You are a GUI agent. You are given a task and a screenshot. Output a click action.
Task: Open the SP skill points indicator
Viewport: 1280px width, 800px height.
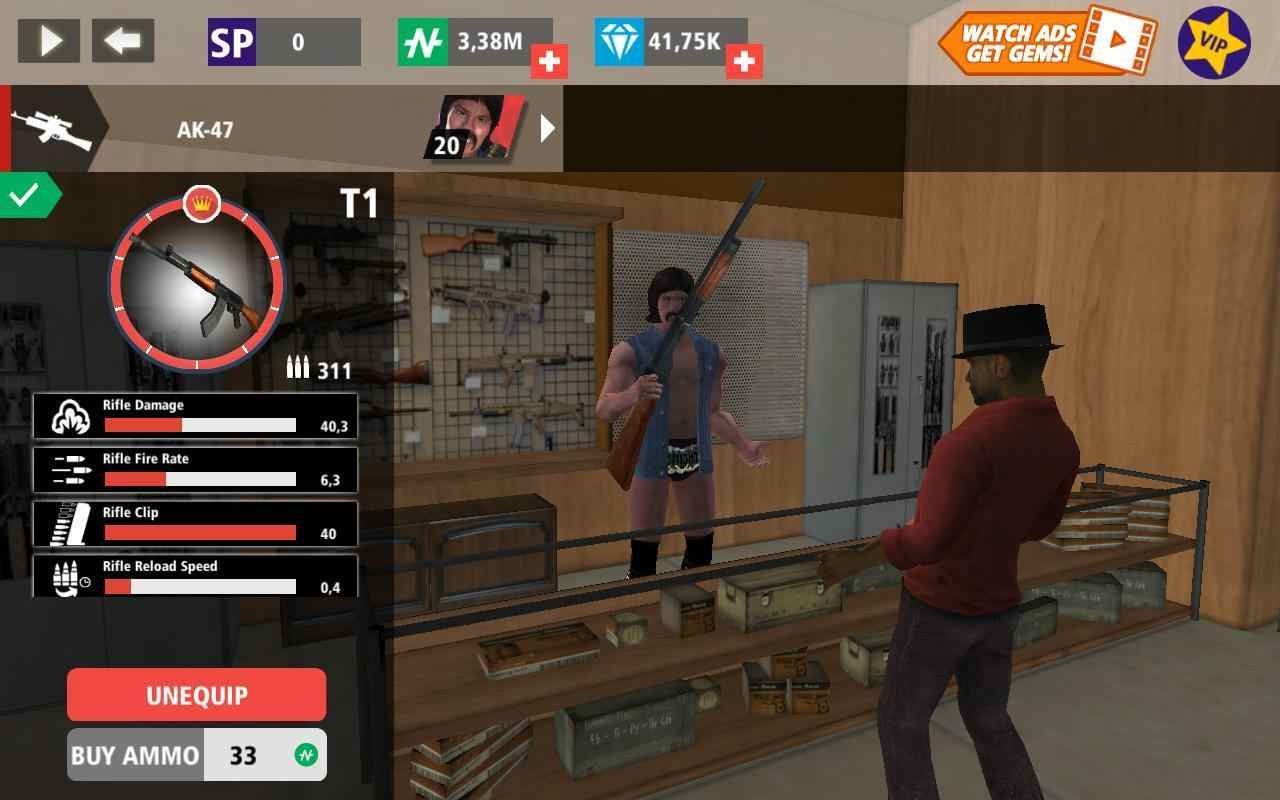click(x=284, y=42)
